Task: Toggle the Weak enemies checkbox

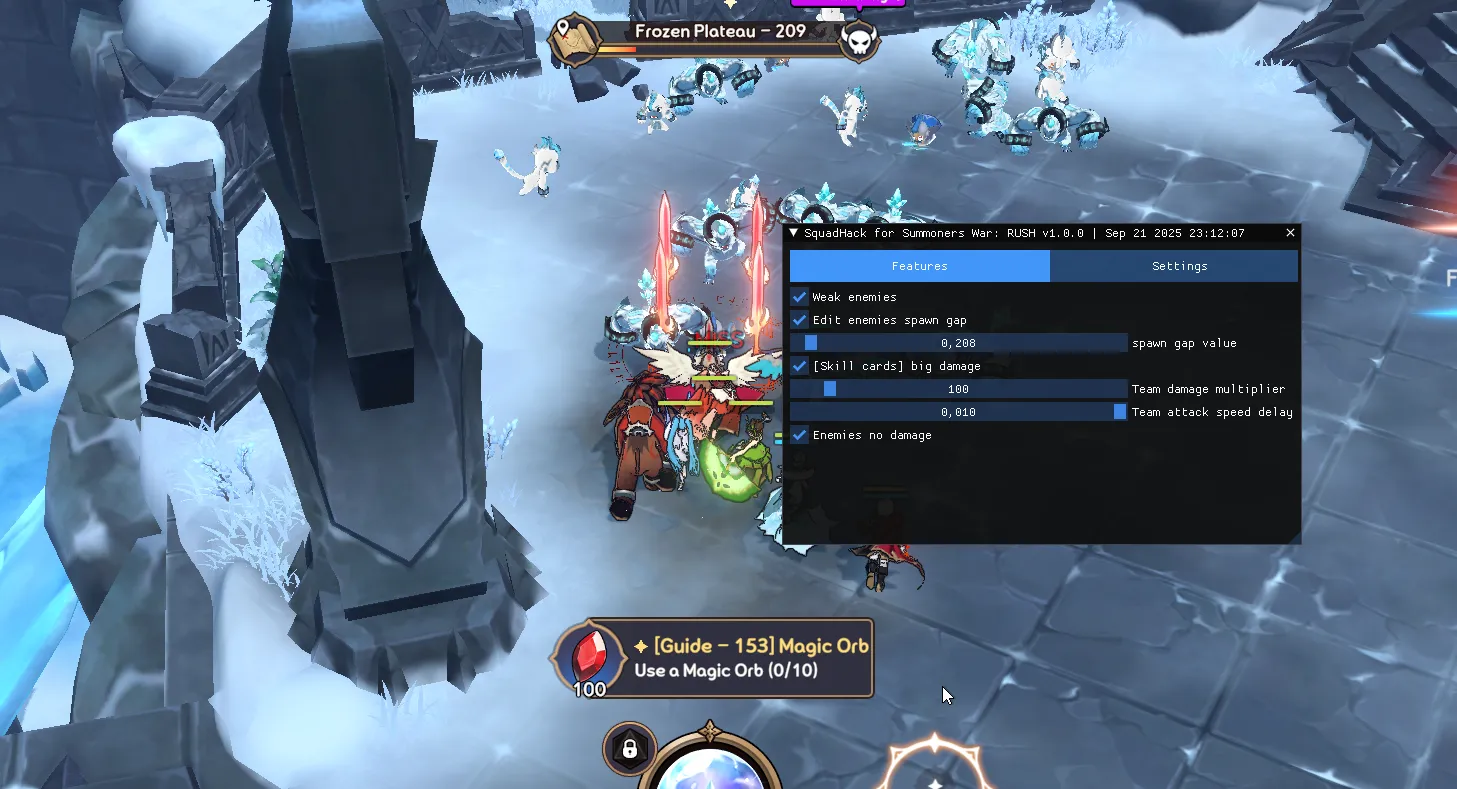Action: [800, 297]
